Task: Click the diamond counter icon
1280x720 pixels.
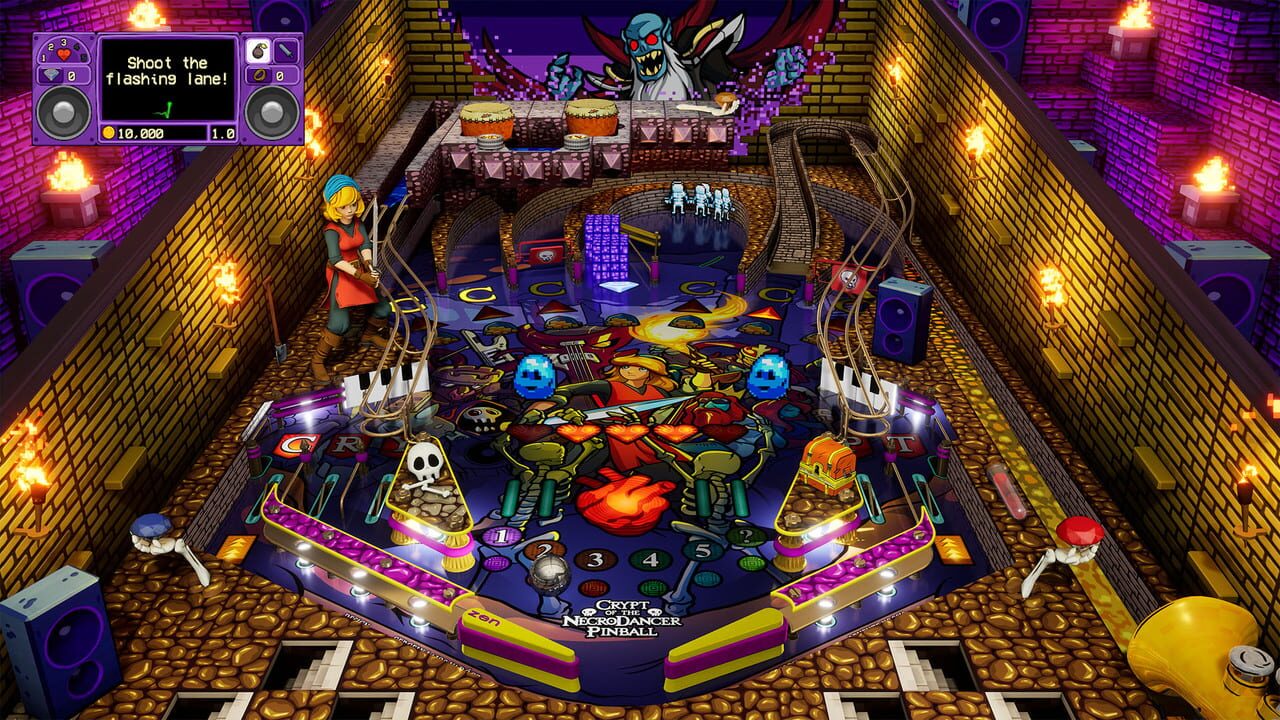Action: pos(52,75)
